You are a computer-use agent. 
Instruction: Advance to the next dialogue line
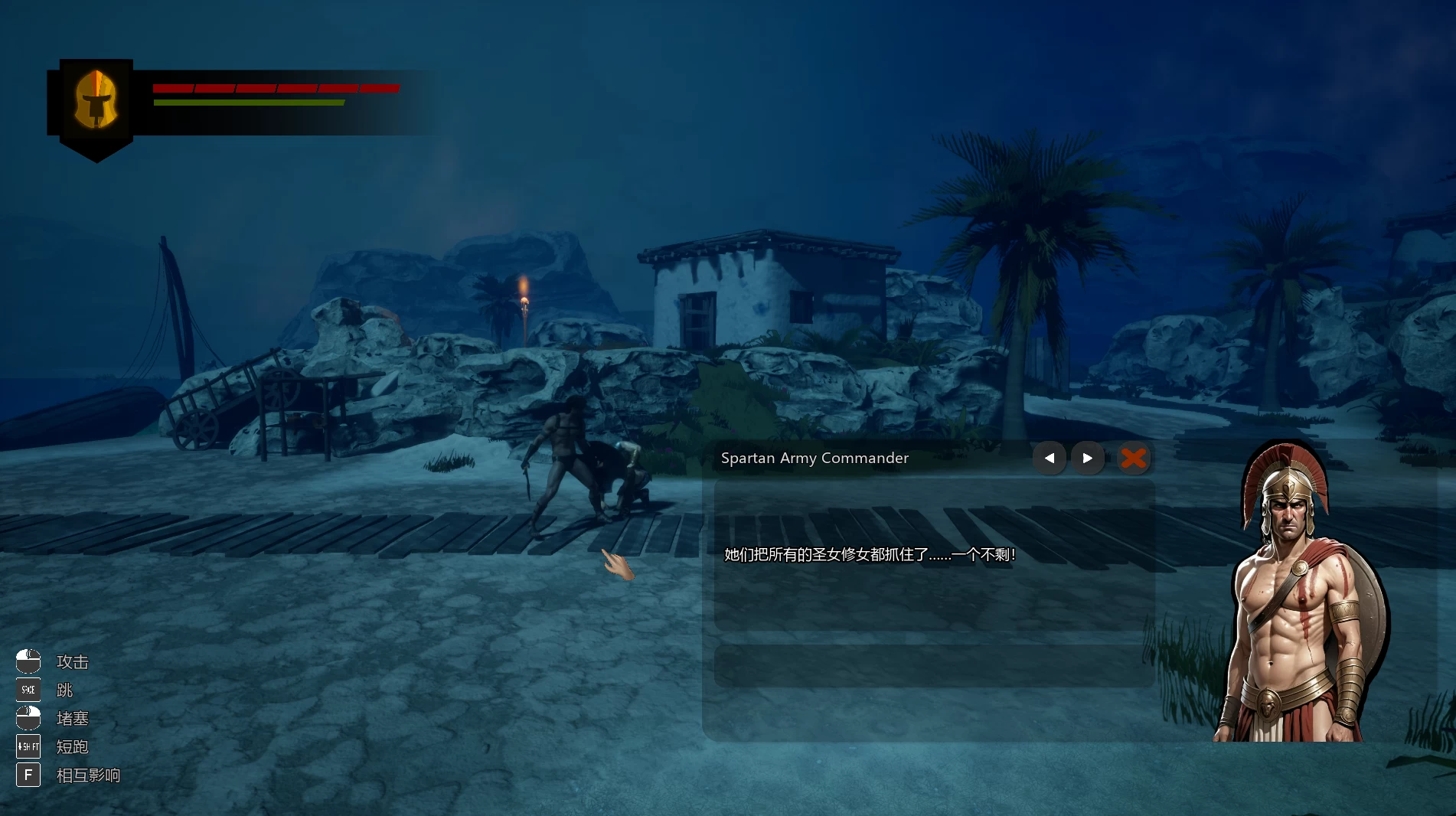pos(1088,459)
